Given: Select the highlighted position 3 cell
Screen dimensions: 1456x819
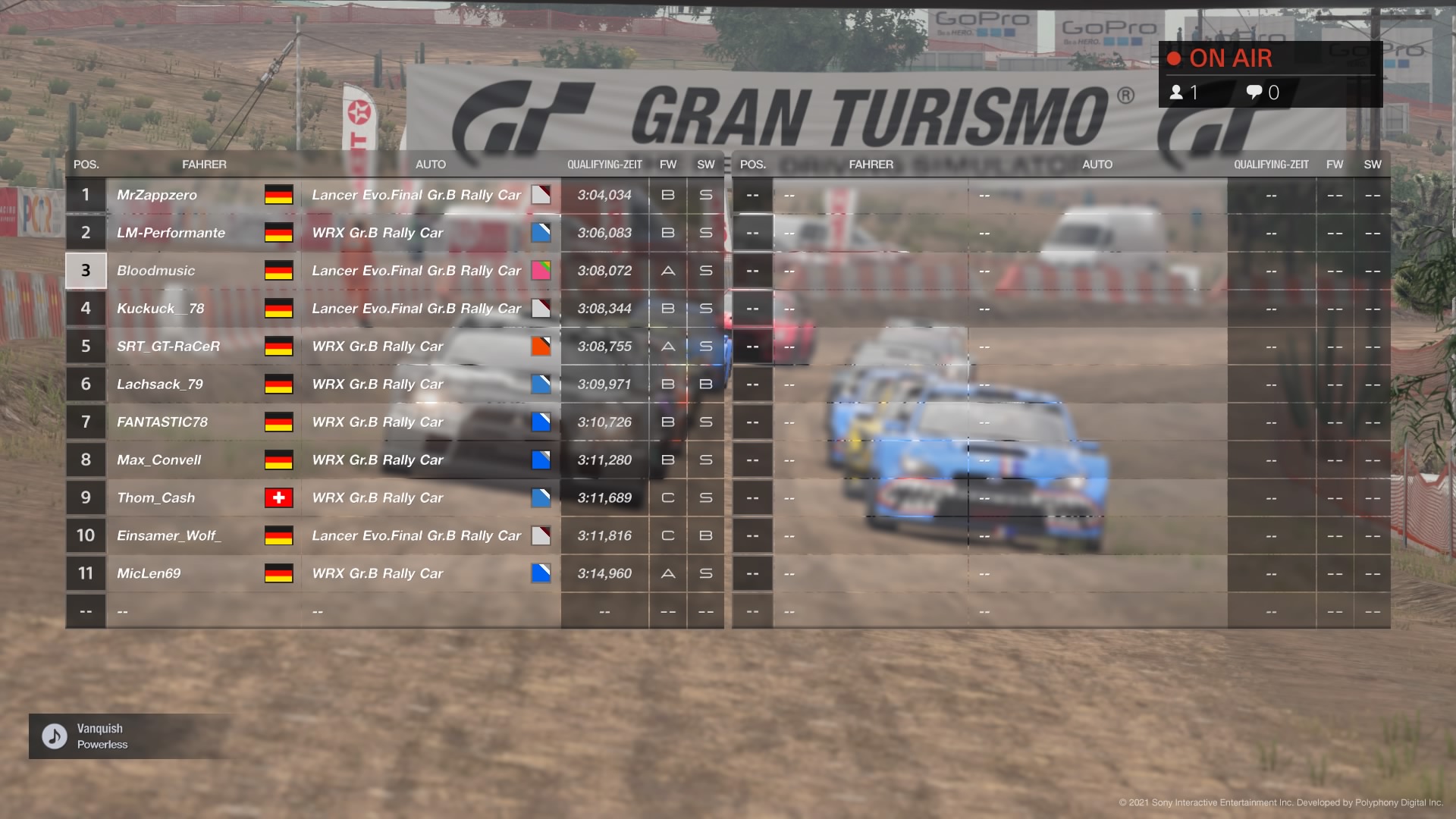Looking at the screenshot, I should coord(86,271).
